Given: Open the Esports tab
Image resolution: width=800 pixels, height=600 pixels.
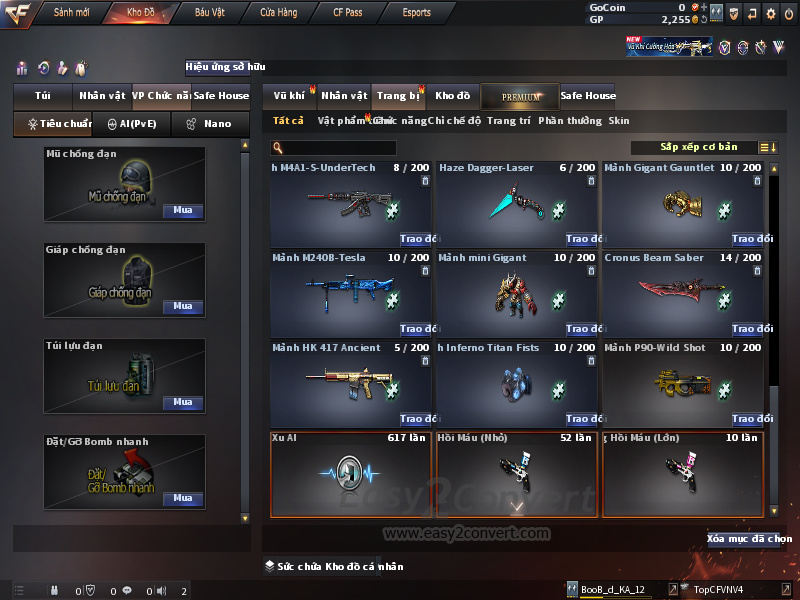Looking at the screenshot, I should [x=416, y=13].
